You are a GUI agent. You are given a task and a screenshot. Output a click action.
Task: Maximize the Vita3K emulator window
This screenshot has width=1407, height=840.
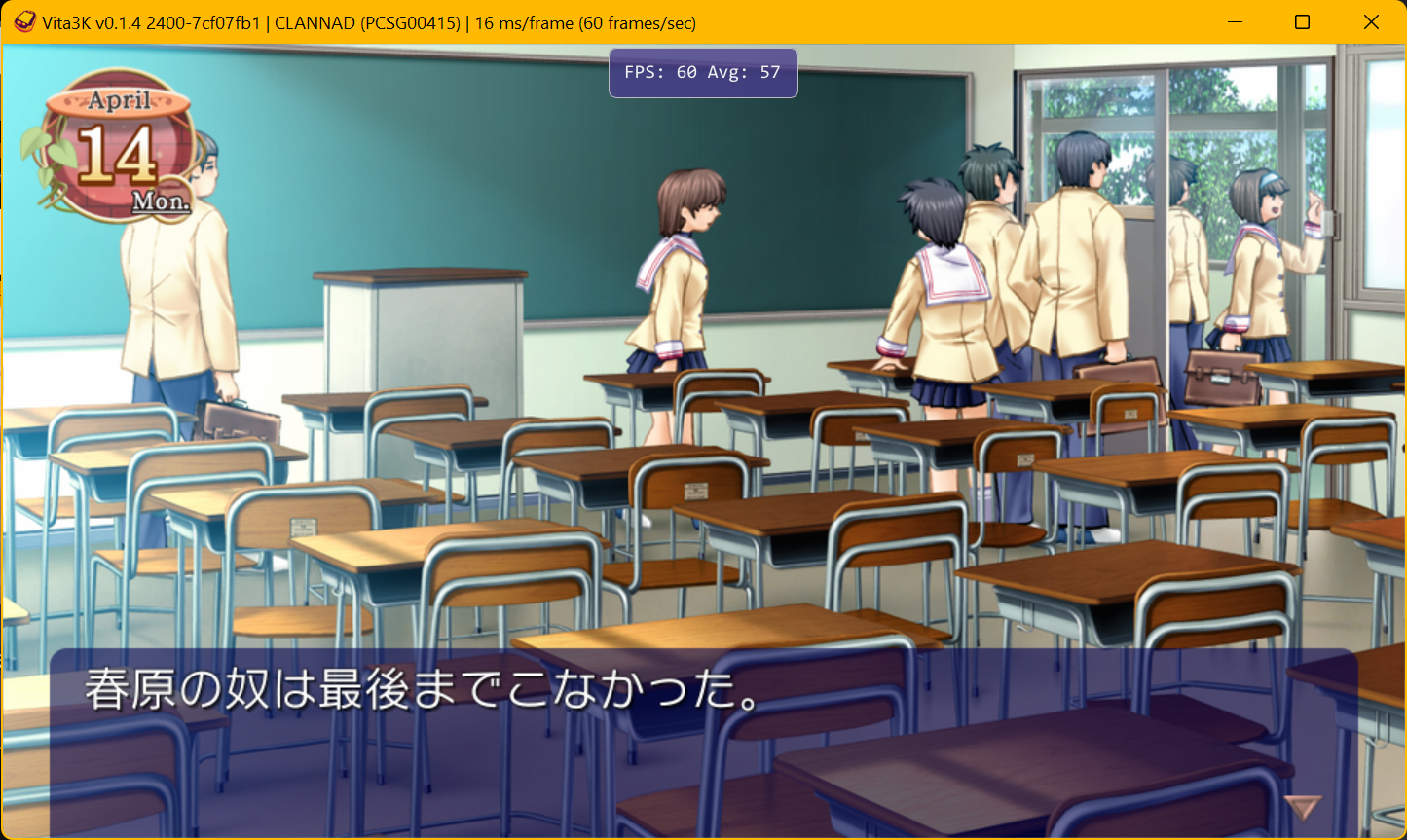[x=1301, y=20]
